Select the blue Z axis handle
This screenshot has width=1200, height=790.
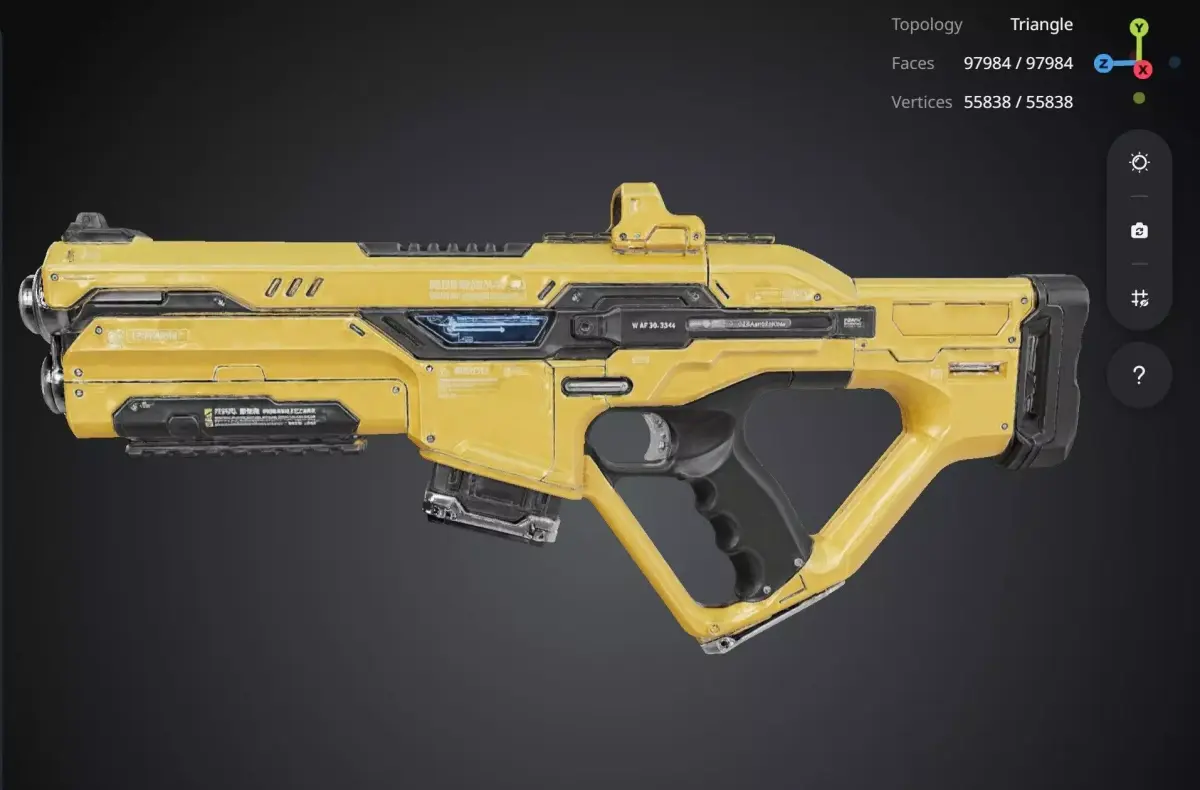pyautogui.click(x=1103, y=64)
